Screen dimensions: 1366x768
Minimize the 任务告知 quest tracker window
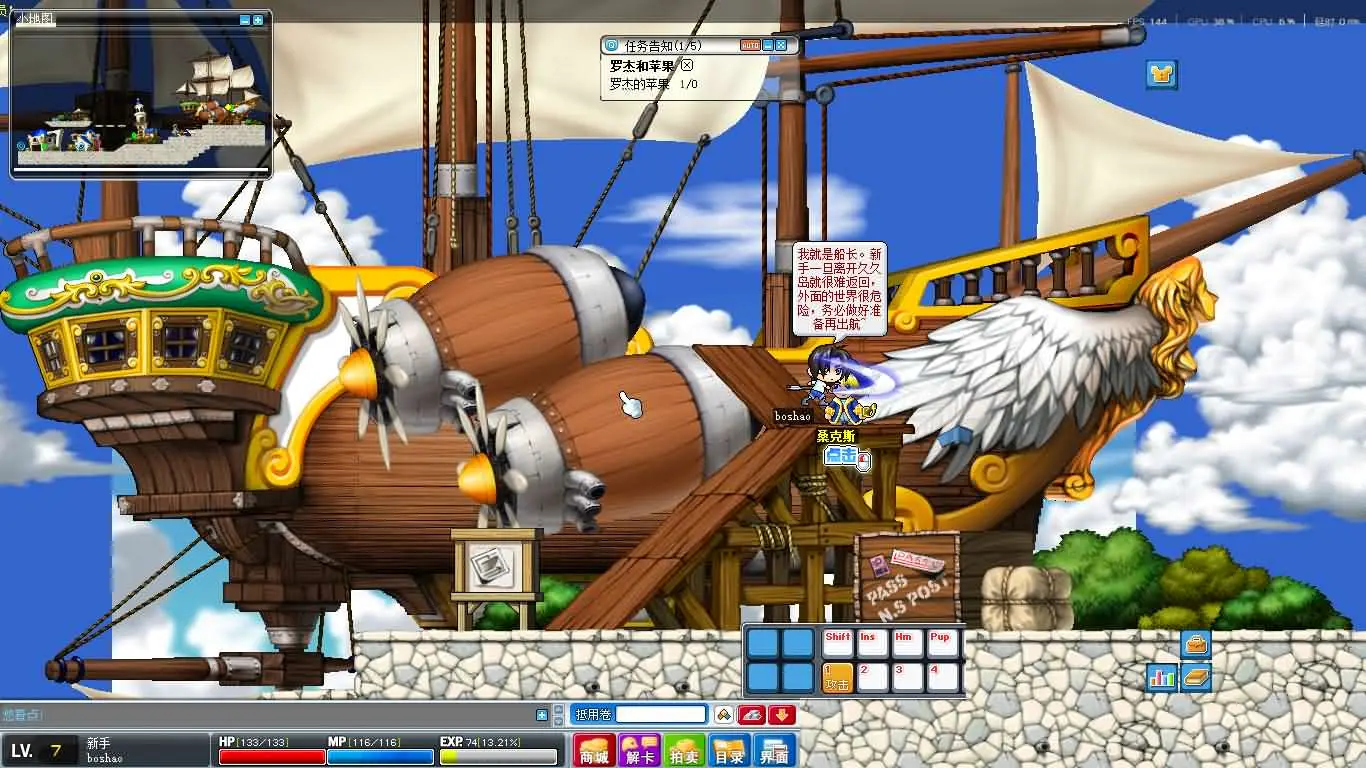click(768, 45)
